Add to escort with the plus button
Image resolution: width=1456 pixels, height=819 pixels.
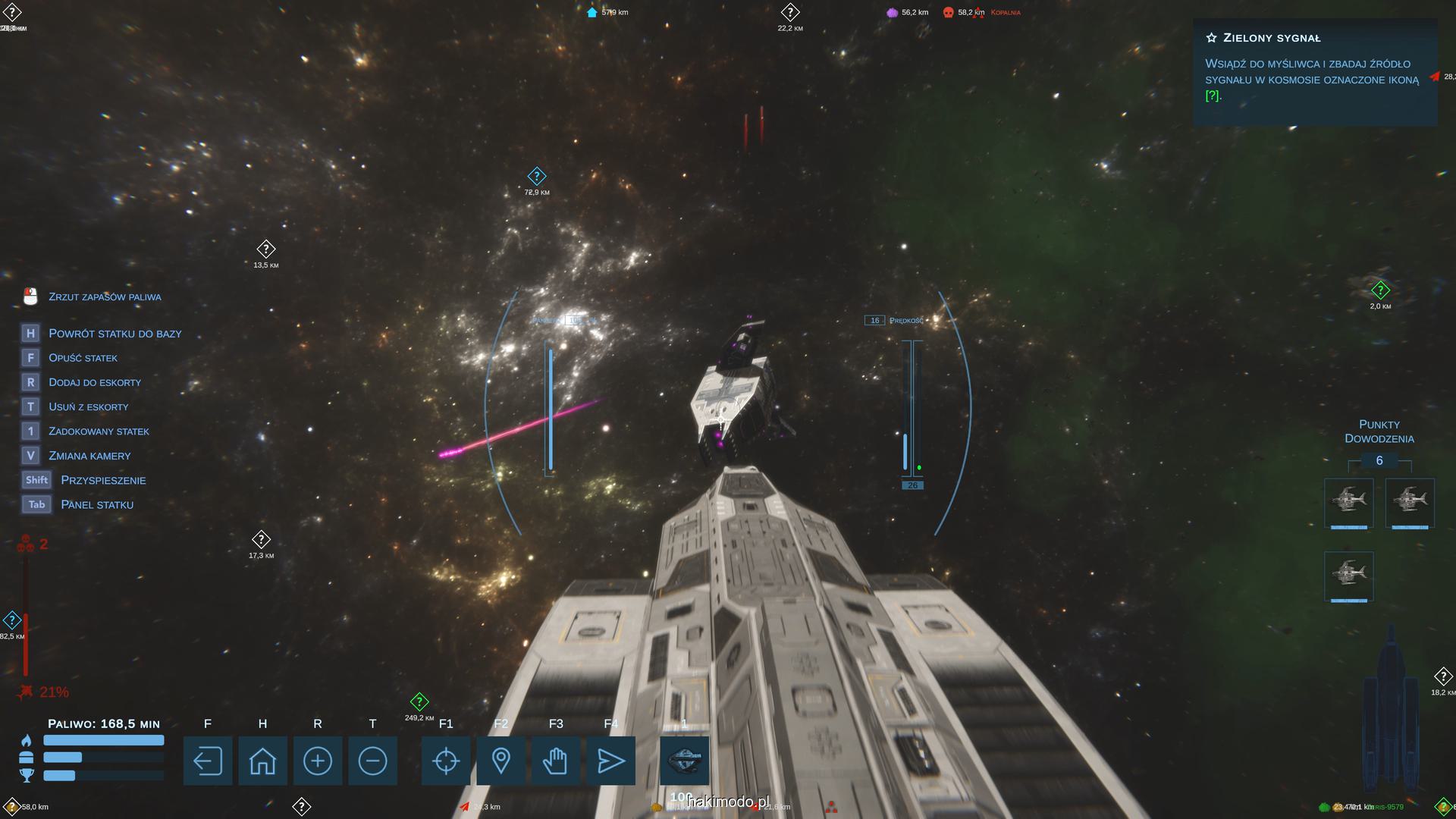pyautogui.click(x=317, y=761)
